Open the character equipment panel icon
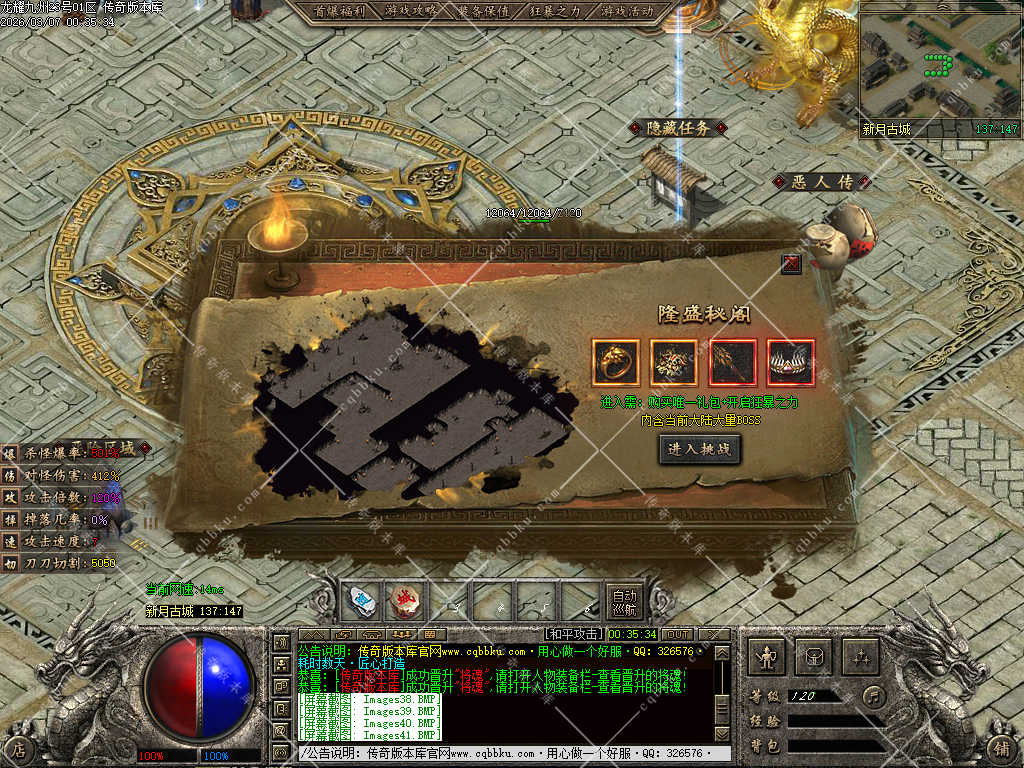This screenshot has width=1024, height=768. point(767,657)
